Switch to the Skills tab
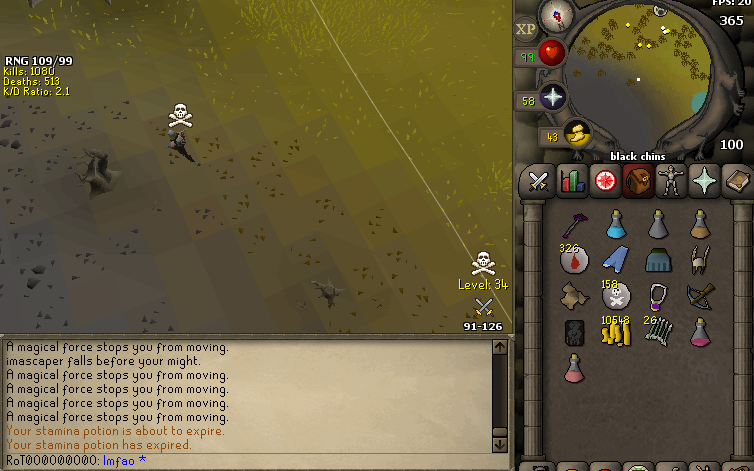This screenshot has height=471, width=754. pyautogui.click(x=572, y=181)
